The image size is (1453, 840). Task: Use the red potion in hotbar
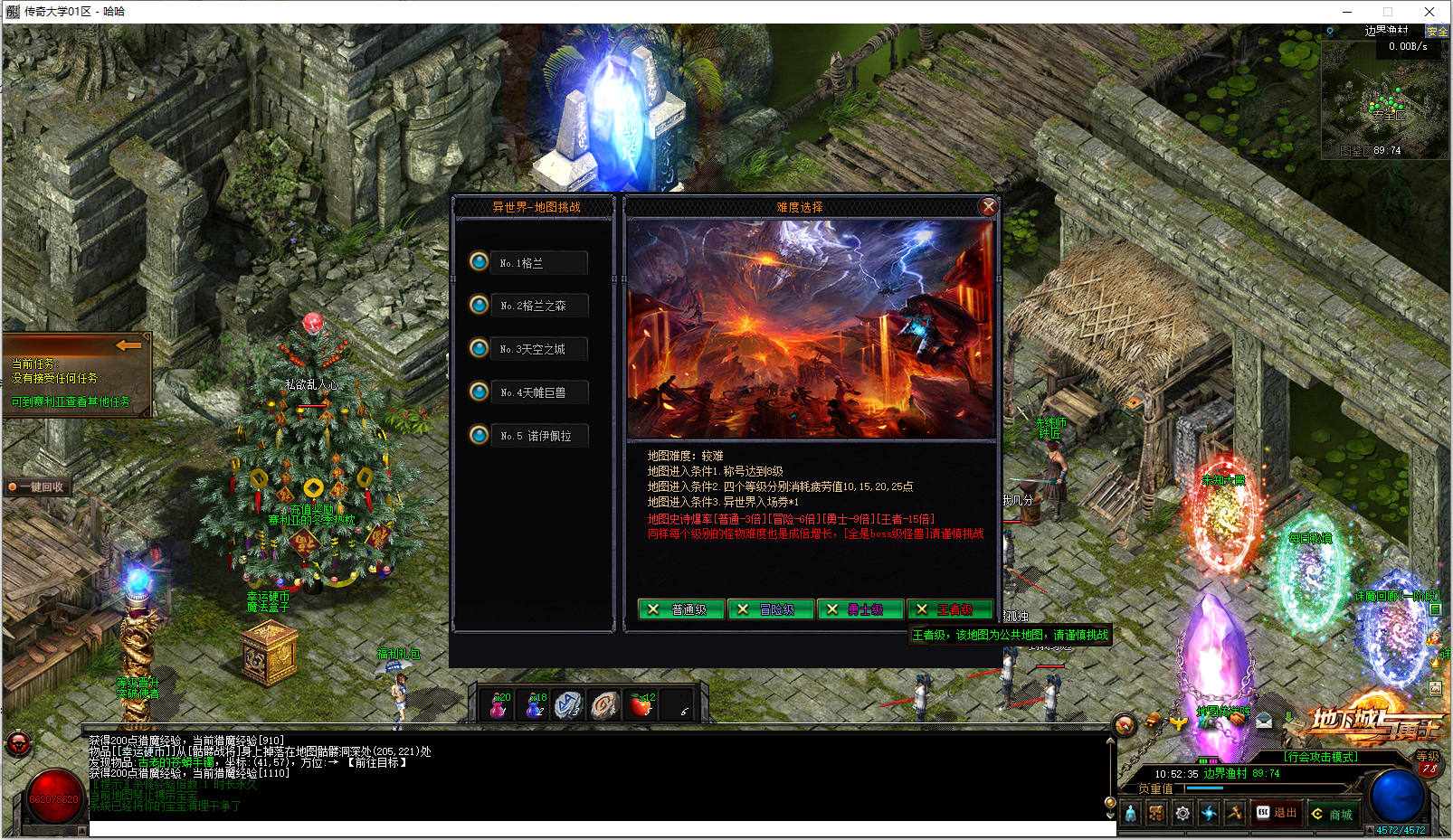[x=499, y=705]
